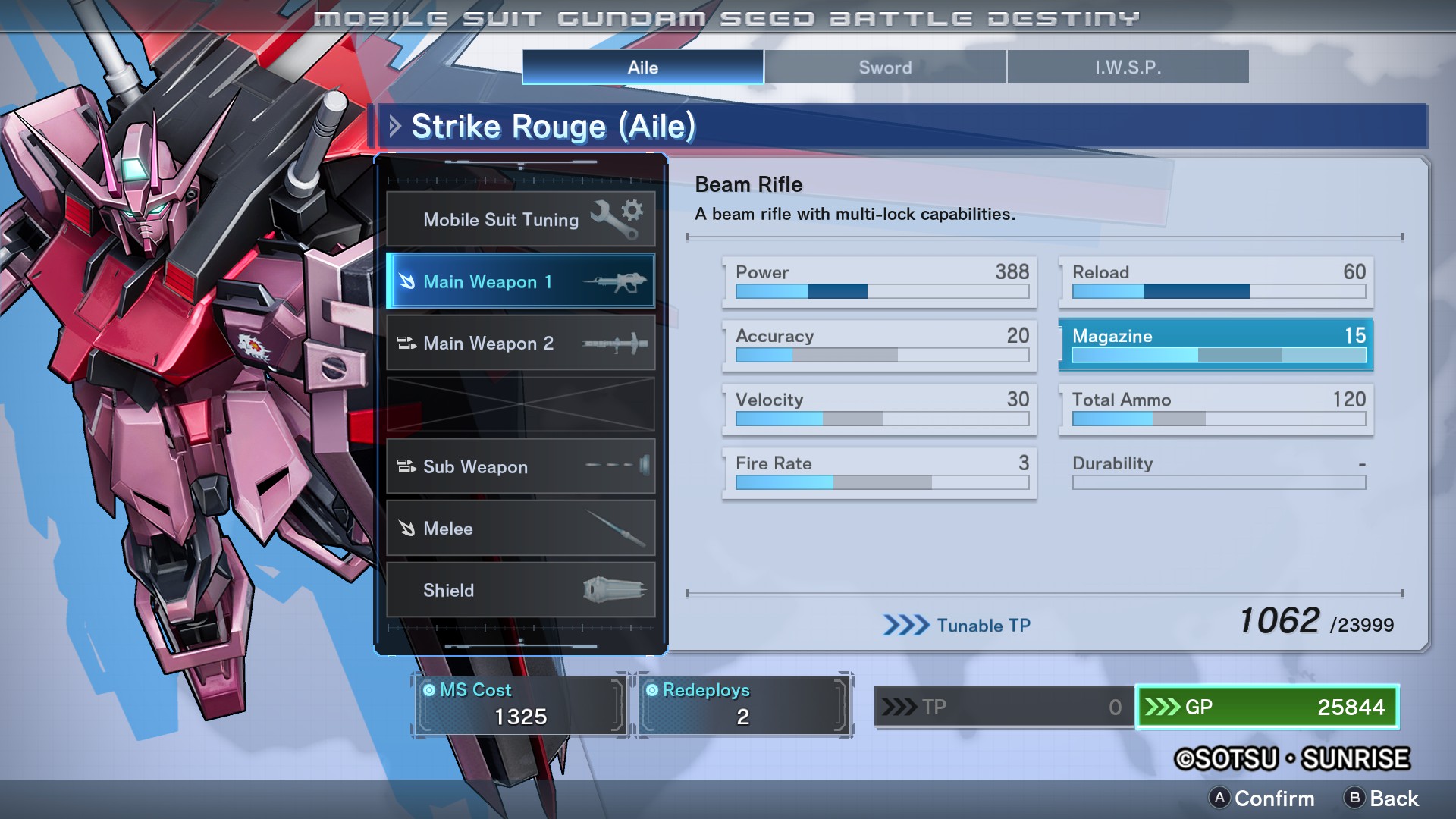The width and height of the screenshot is (1456, 819).
Task: Pick the Velocity stat
Action: [880, 408]
